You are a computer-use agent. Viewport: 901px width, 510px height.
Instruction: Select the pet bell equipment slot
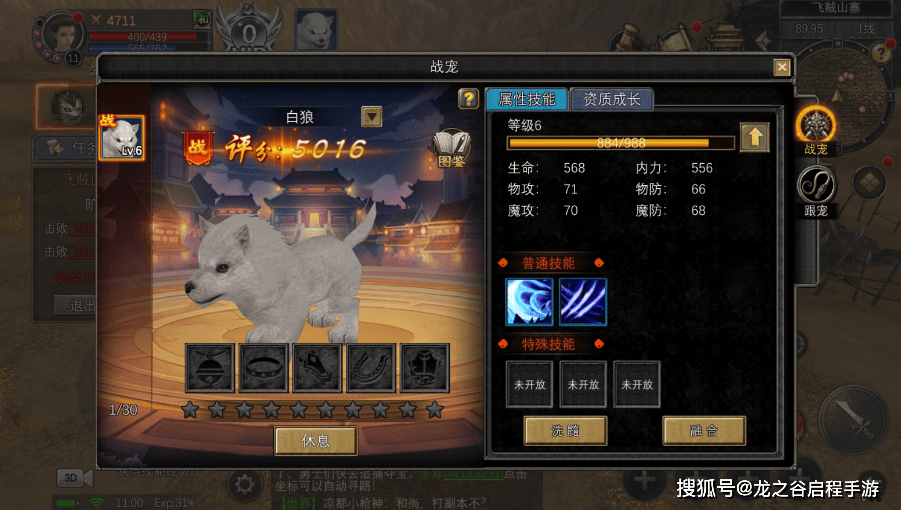(210, 368)
